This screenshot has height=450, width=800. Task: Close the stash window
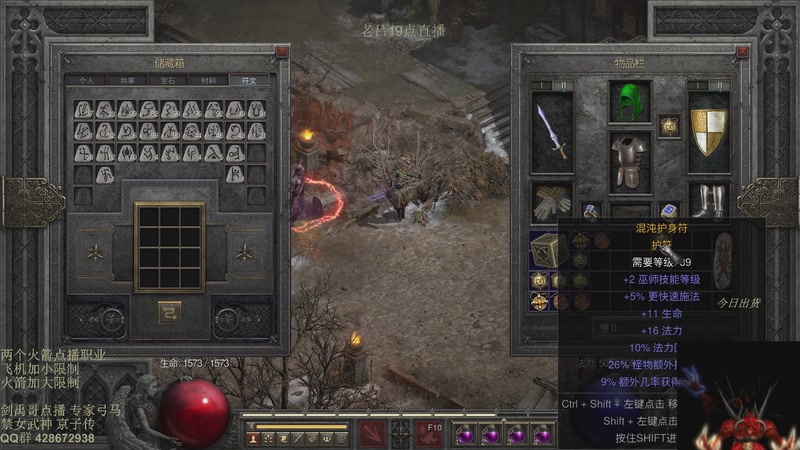click(282, 53)
